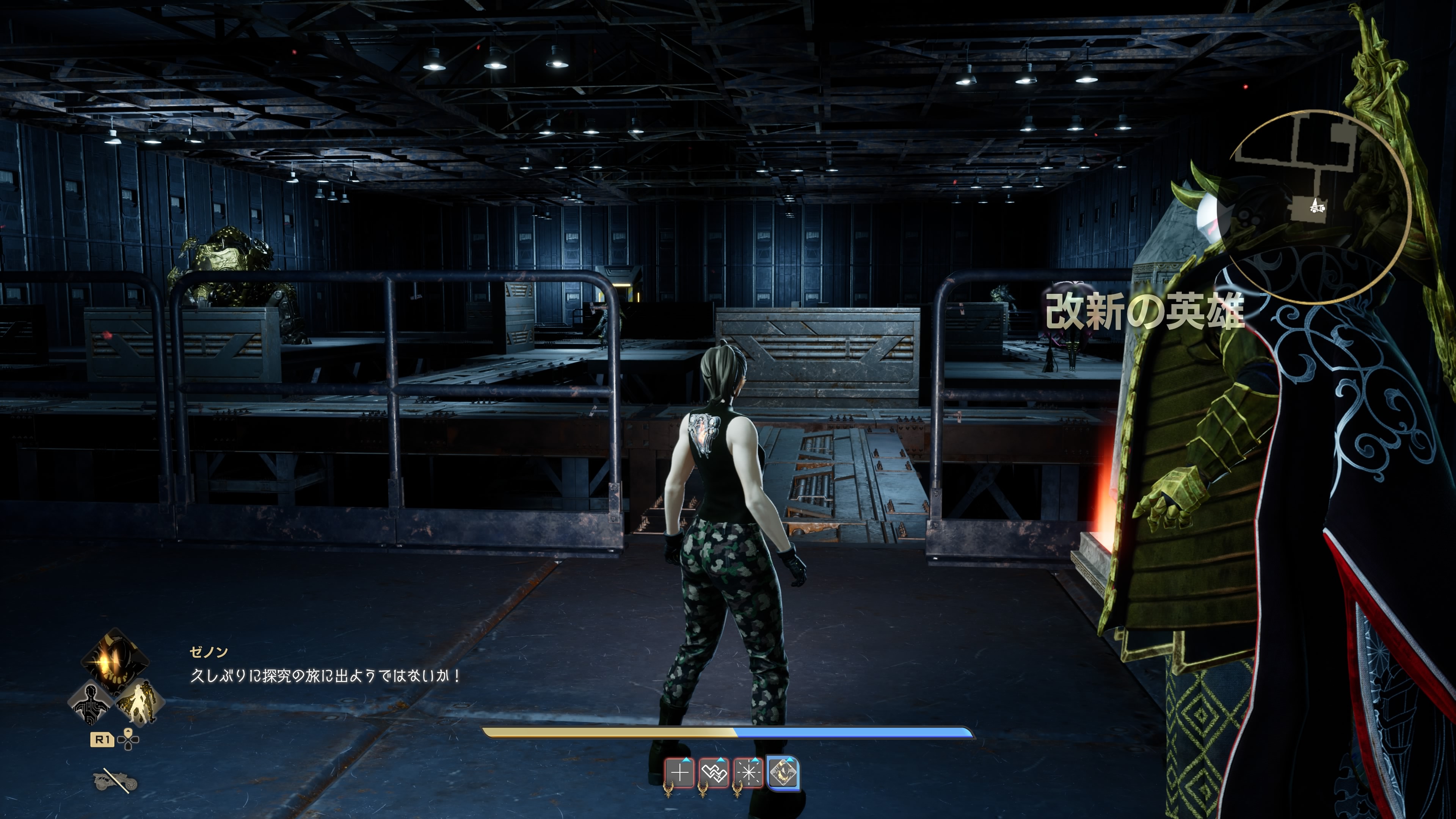The height and width of the screenshot is (819, 1456).
Task: Use the starburst ability slot
Action: (x=748, y=773)
